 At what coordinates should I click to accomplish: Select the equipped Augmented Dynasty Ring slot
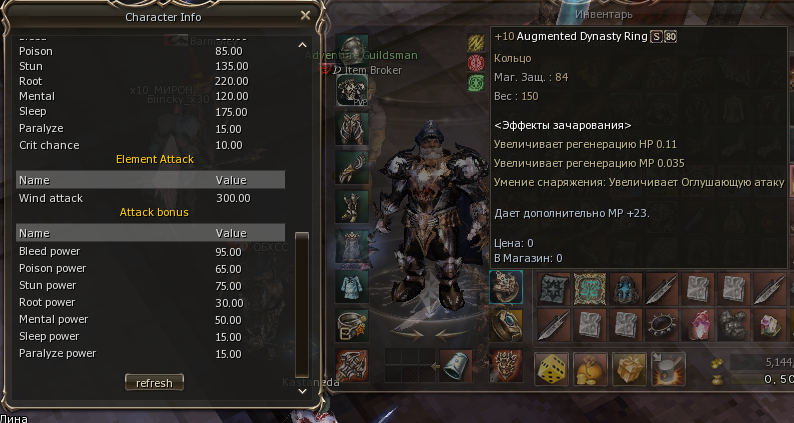(x=505, y=287)
